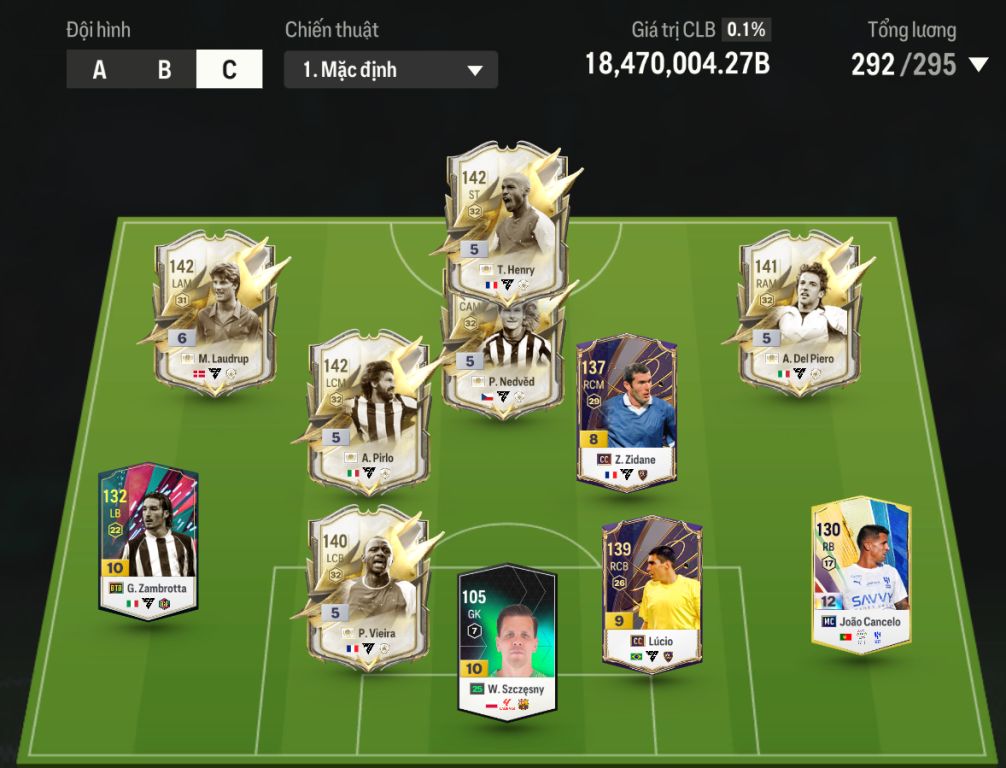Select the A. Pirlo midfielder card
The width and height of the screenshot is (1006, 768).
[x=368, y=412]
